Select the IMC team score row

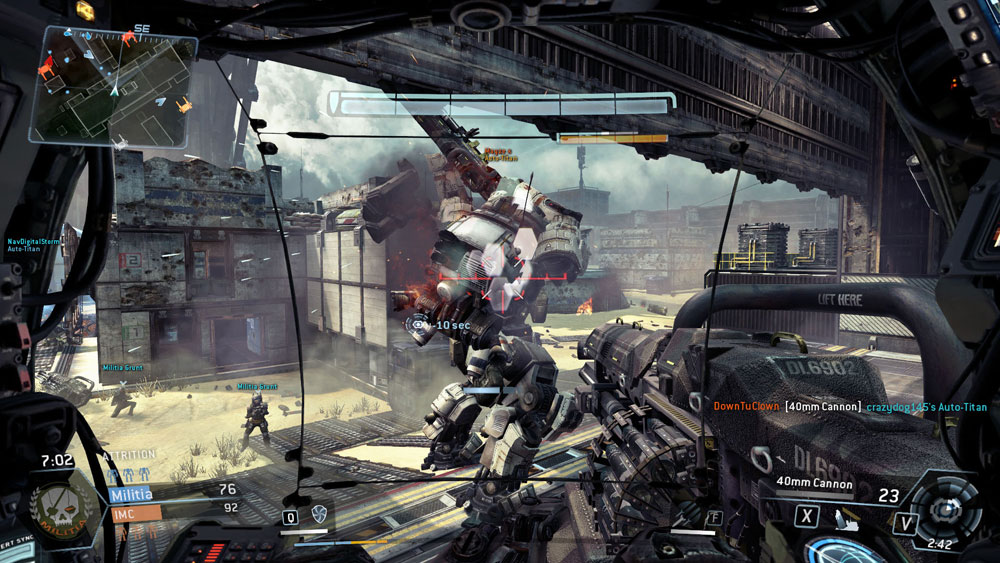[170, 508]
